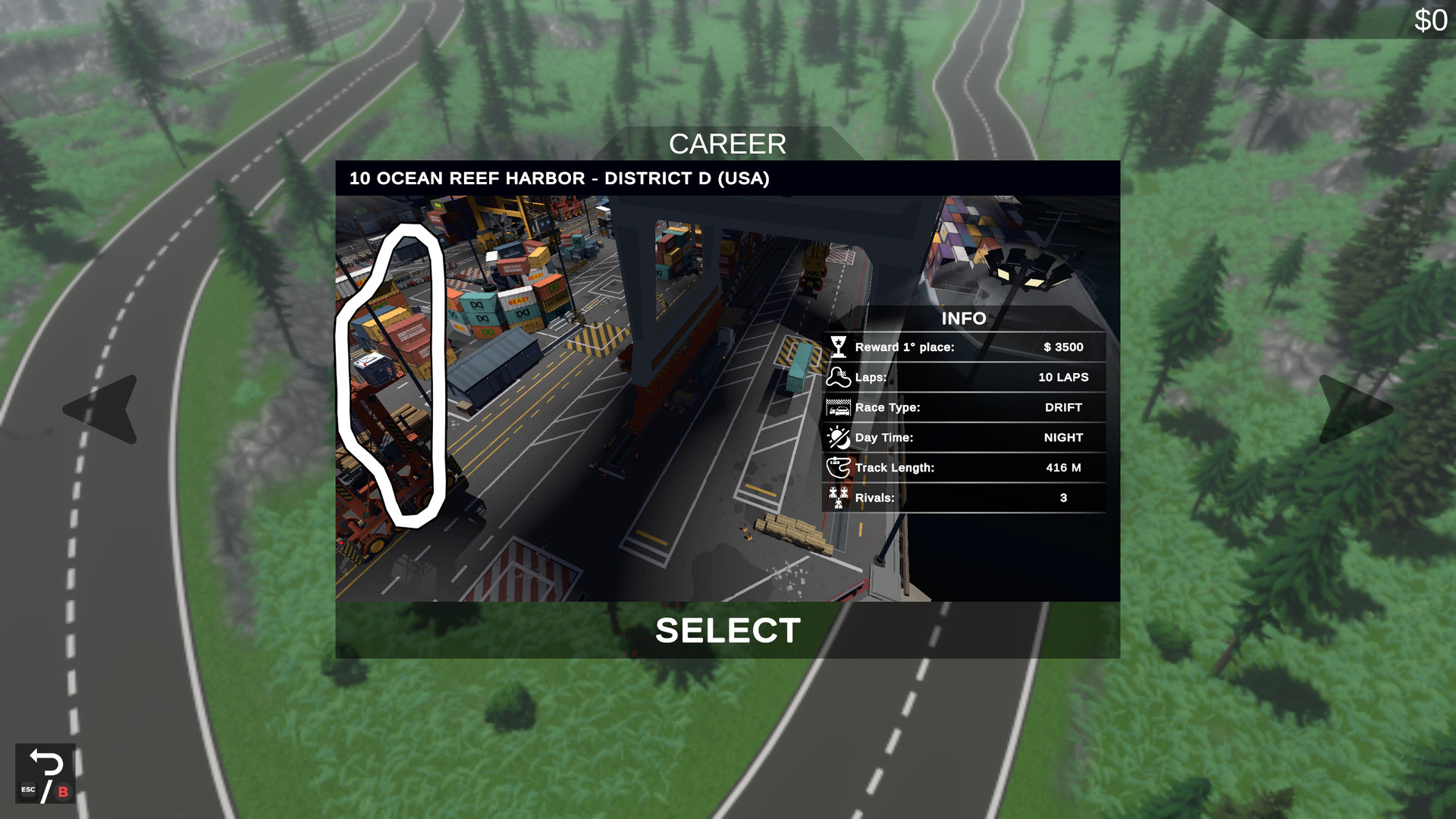Click the DRIFT race type value
This screenshot has height=819, width=1456.
pos(1064,407)
